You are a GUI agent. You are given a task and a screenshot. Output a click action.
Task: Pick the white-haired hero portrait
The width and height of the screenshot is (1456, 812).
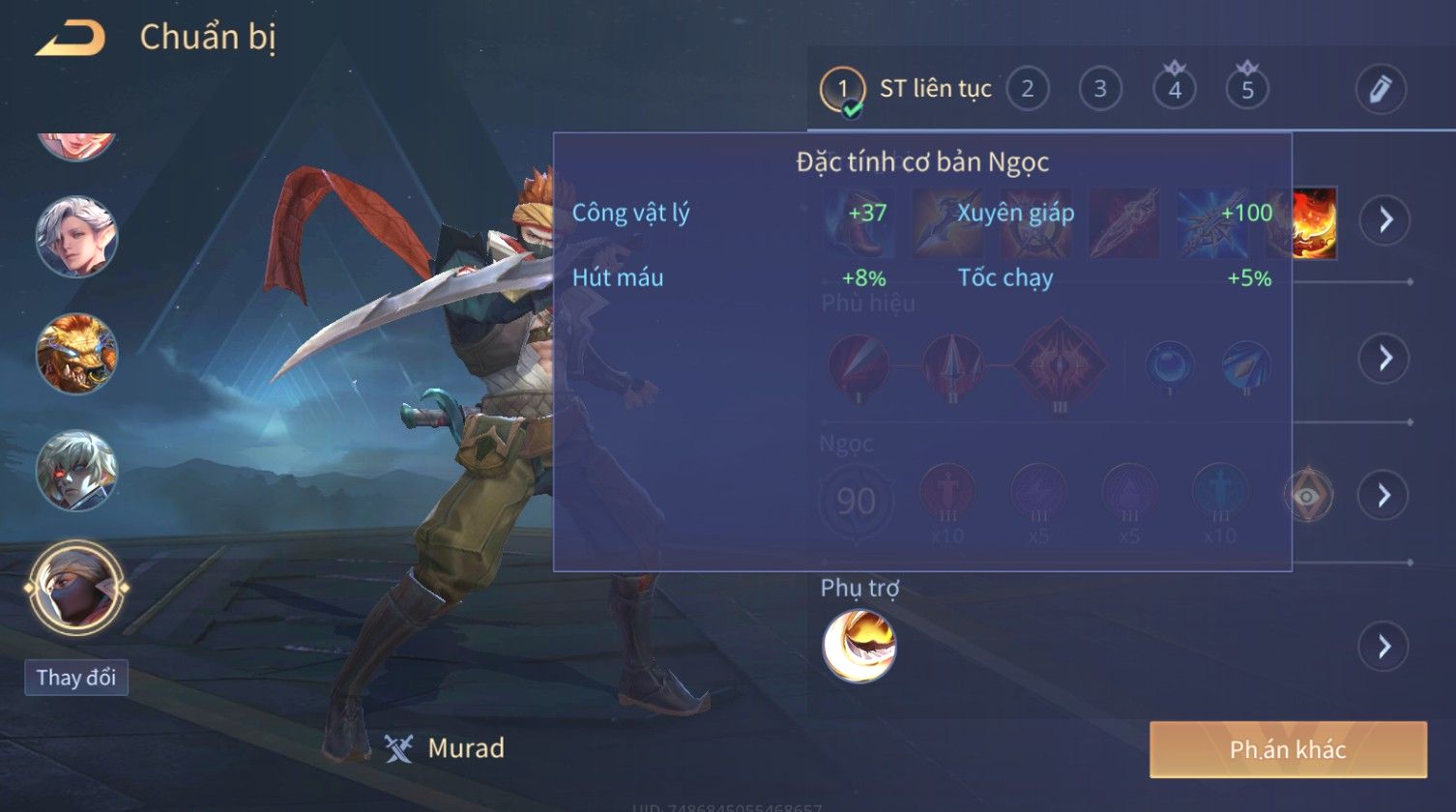click(76, 237)
